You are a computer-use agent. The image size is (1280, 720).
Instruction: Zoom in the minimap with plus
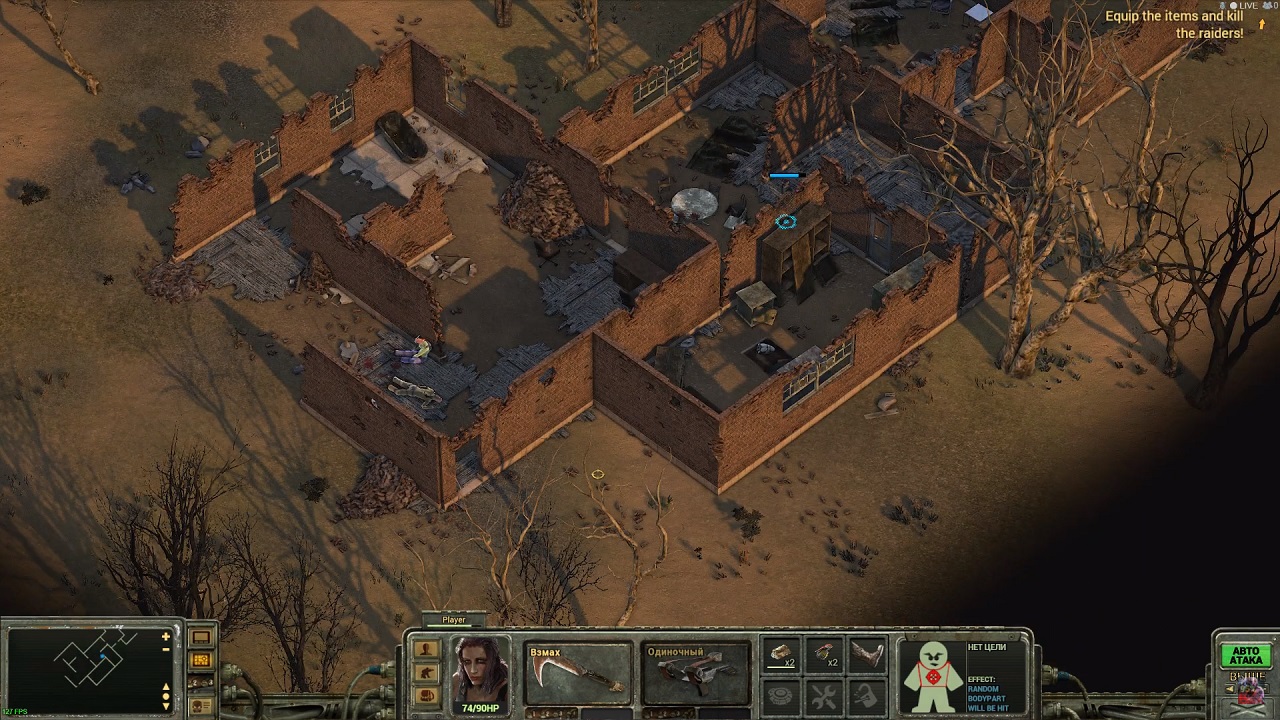[x=166, y=636]
